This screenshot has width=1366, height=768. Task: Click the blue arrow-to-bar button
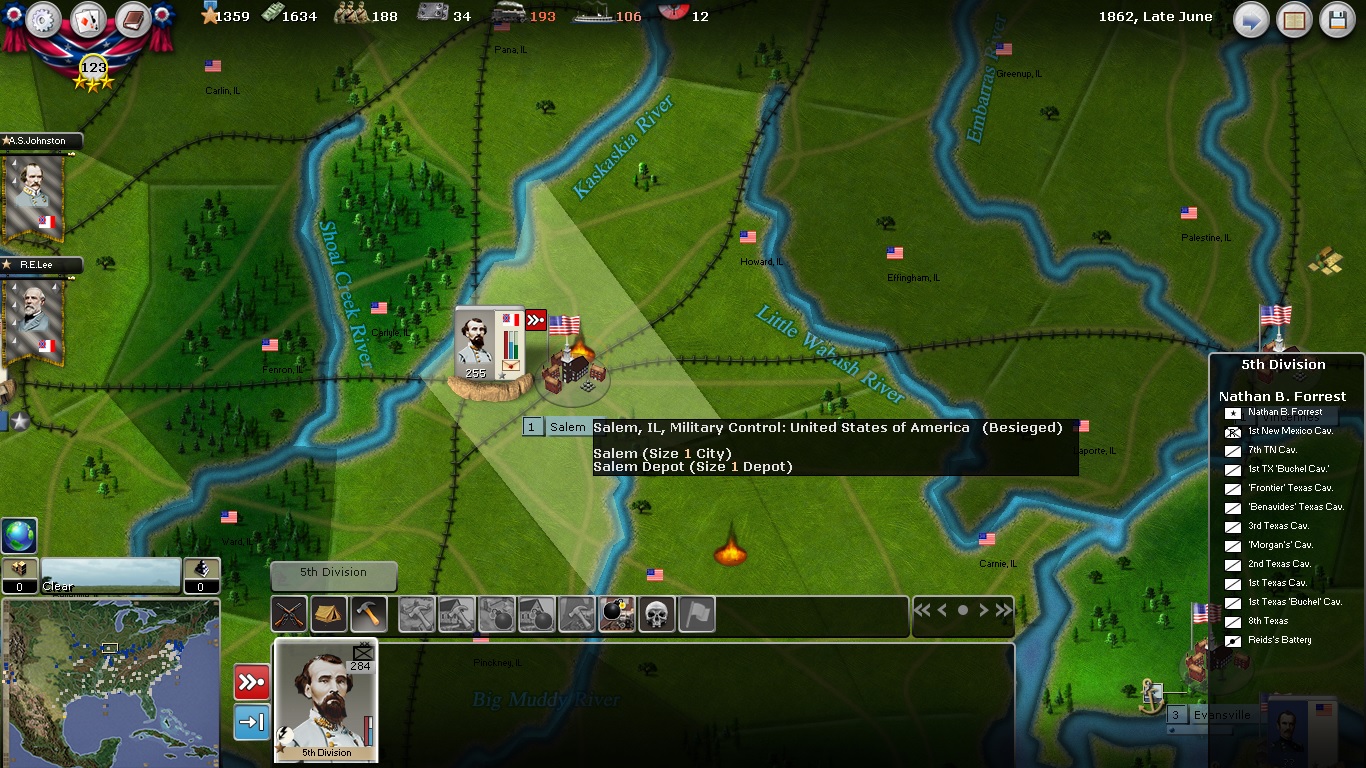[x=251, y=722]
